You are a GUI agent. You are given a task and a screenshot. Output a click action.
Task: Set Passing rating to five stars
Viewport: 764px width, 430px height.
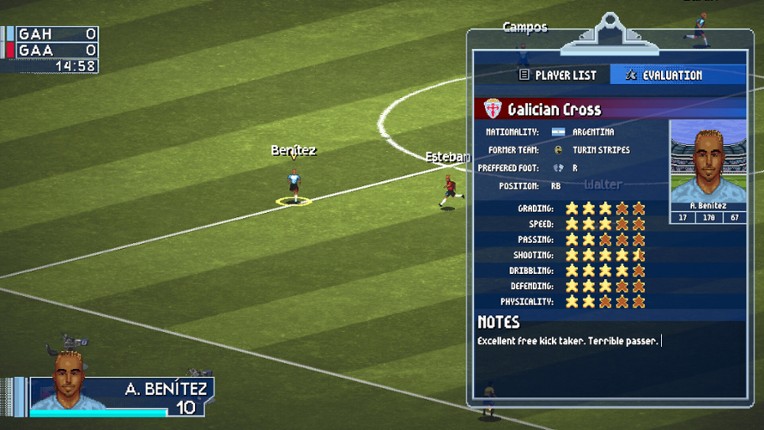[x=639, y=239]
